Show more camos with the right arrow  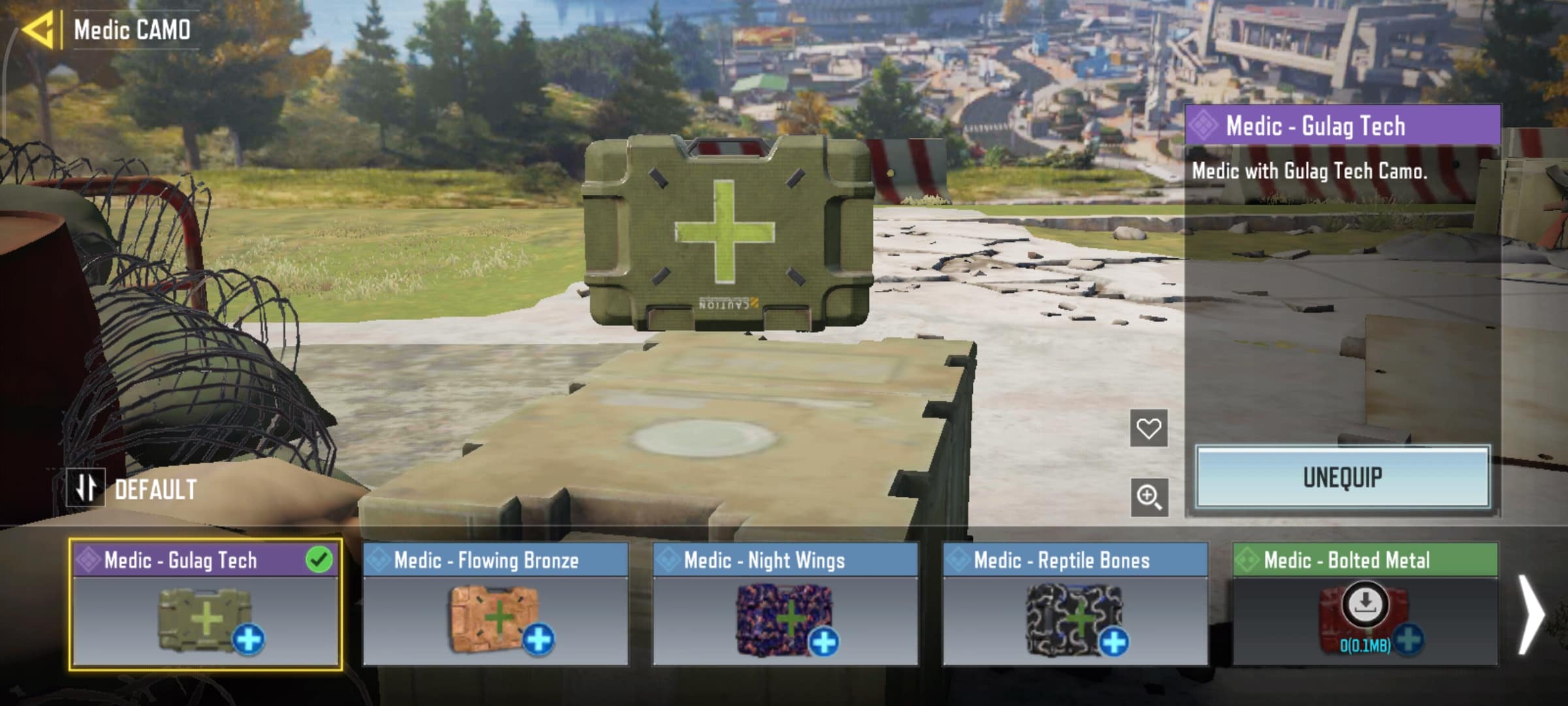tap(1530, 613)
